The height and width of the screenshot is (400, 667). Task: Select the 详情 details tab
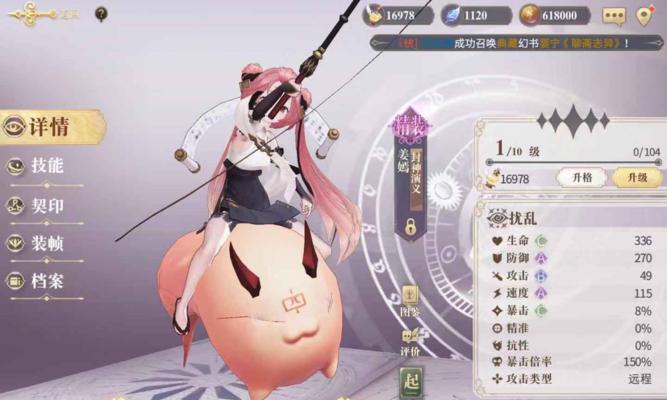coord(48,127)
